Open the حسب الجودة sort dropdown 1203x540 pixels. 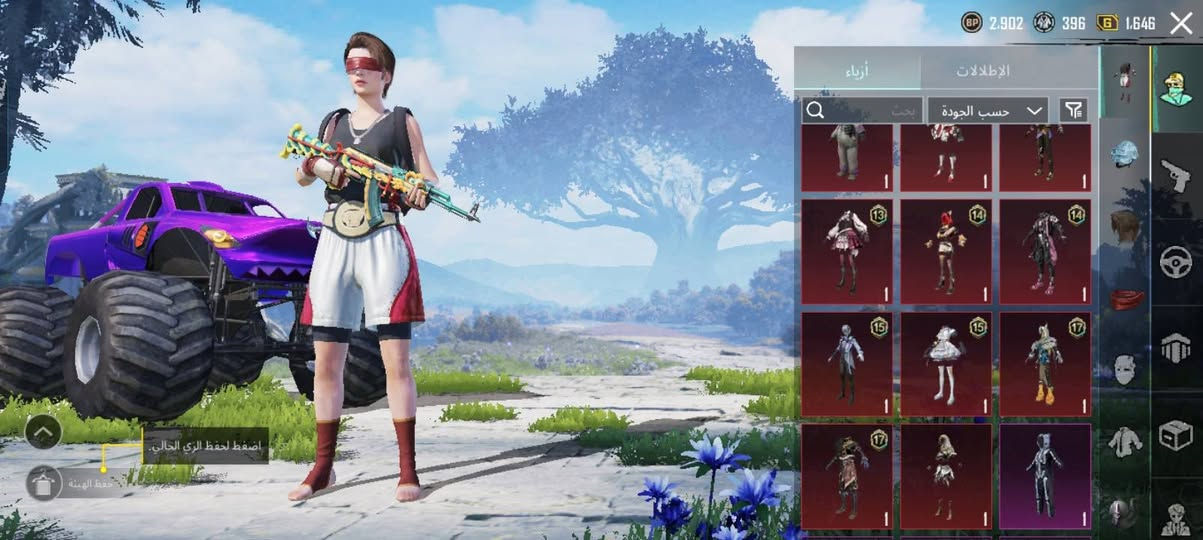[987, 110]
